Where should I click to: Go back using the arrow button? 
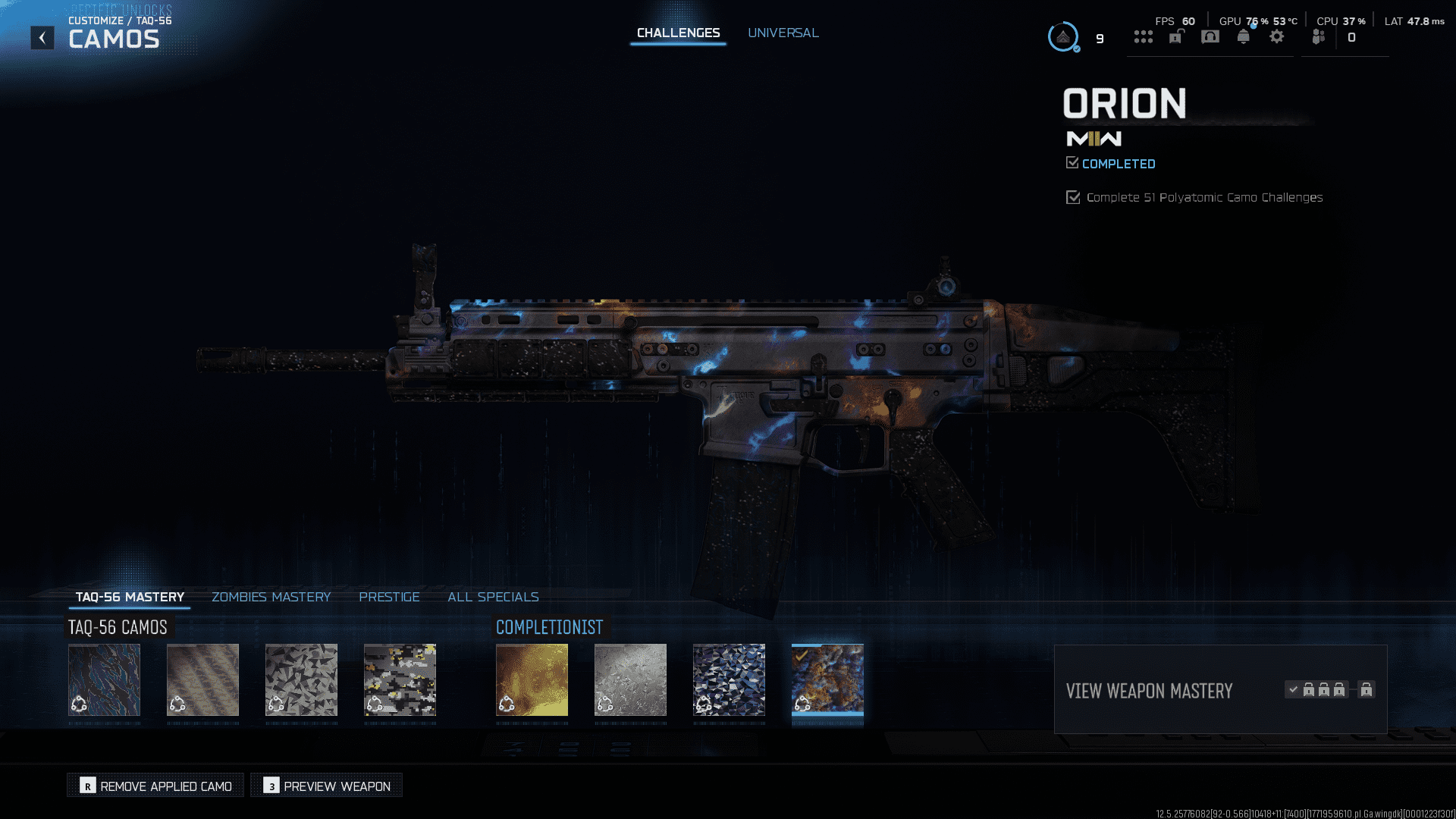tap(42, 38)
